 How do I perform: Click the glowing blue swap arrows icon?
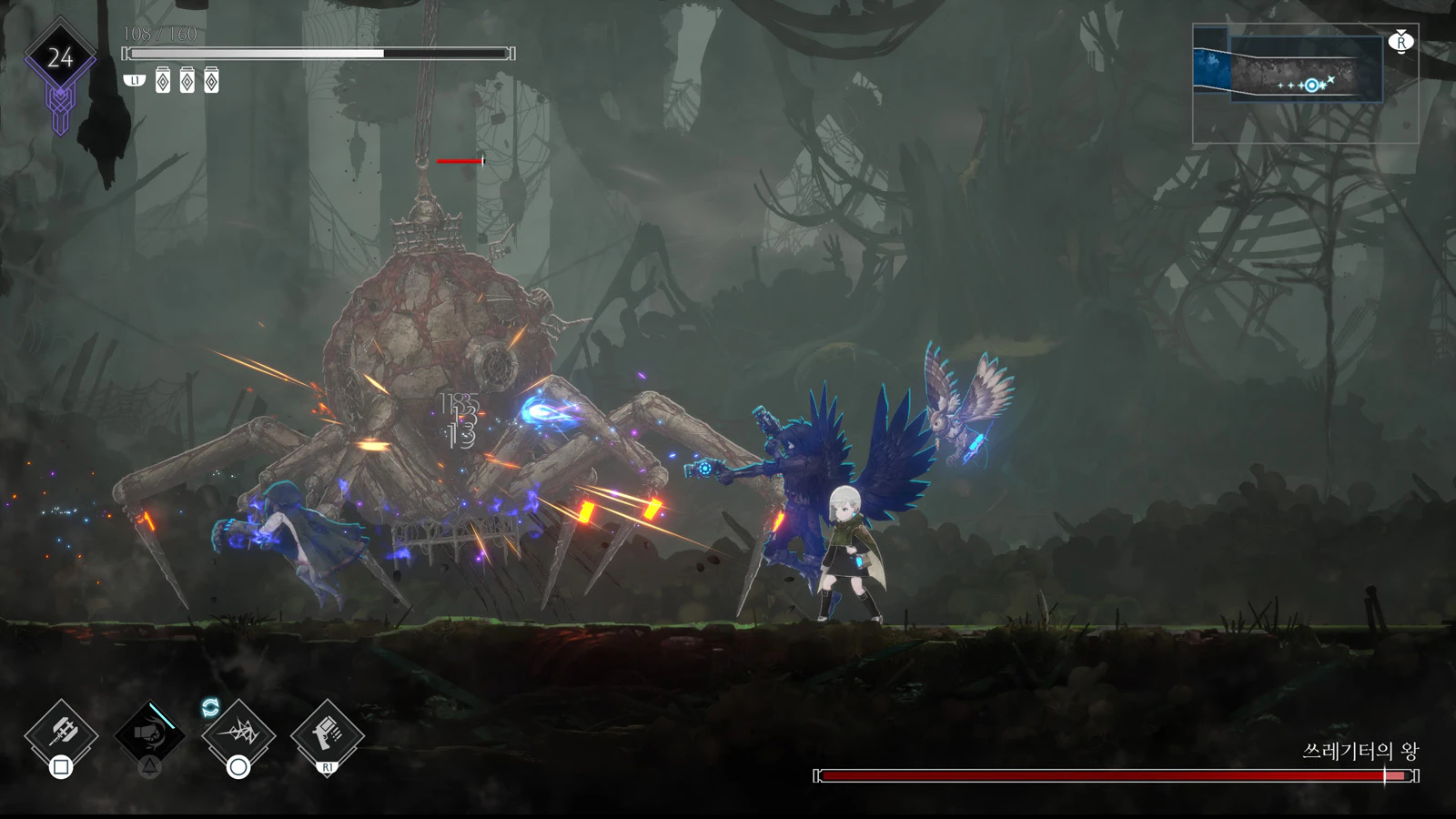click(x=210, y=707)
